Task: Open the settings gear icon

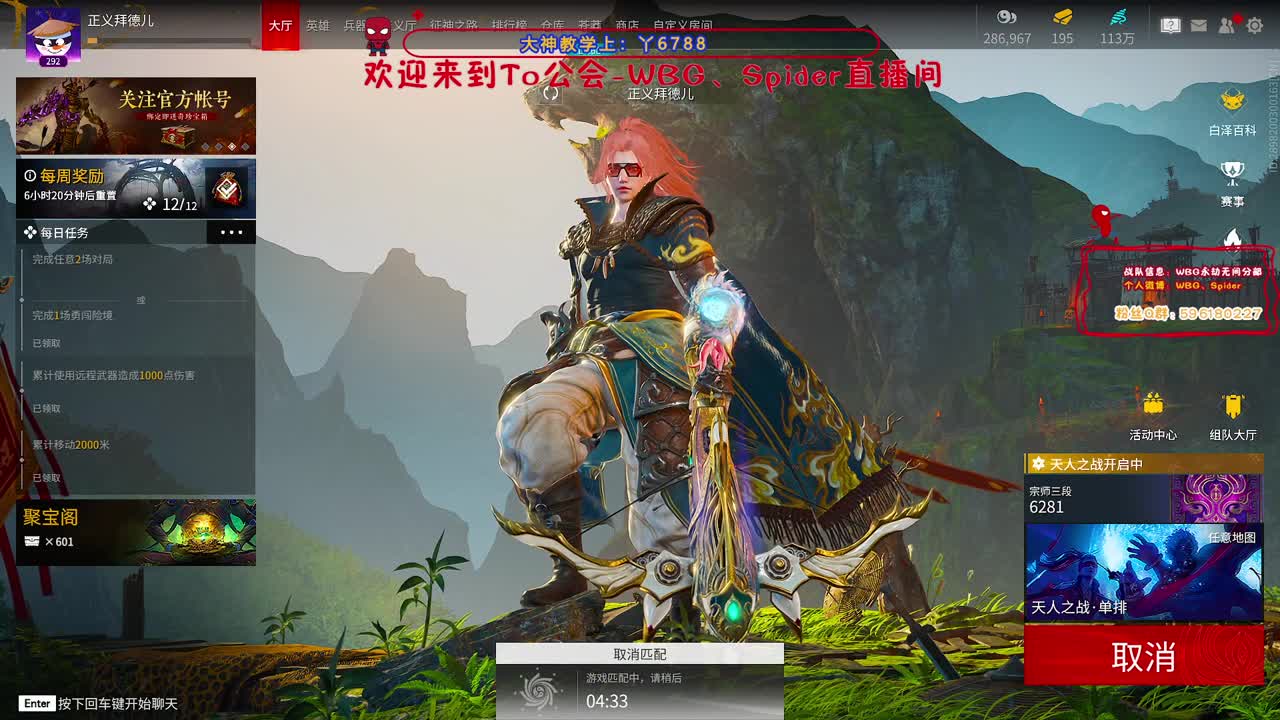Action: click(1255, 25)
